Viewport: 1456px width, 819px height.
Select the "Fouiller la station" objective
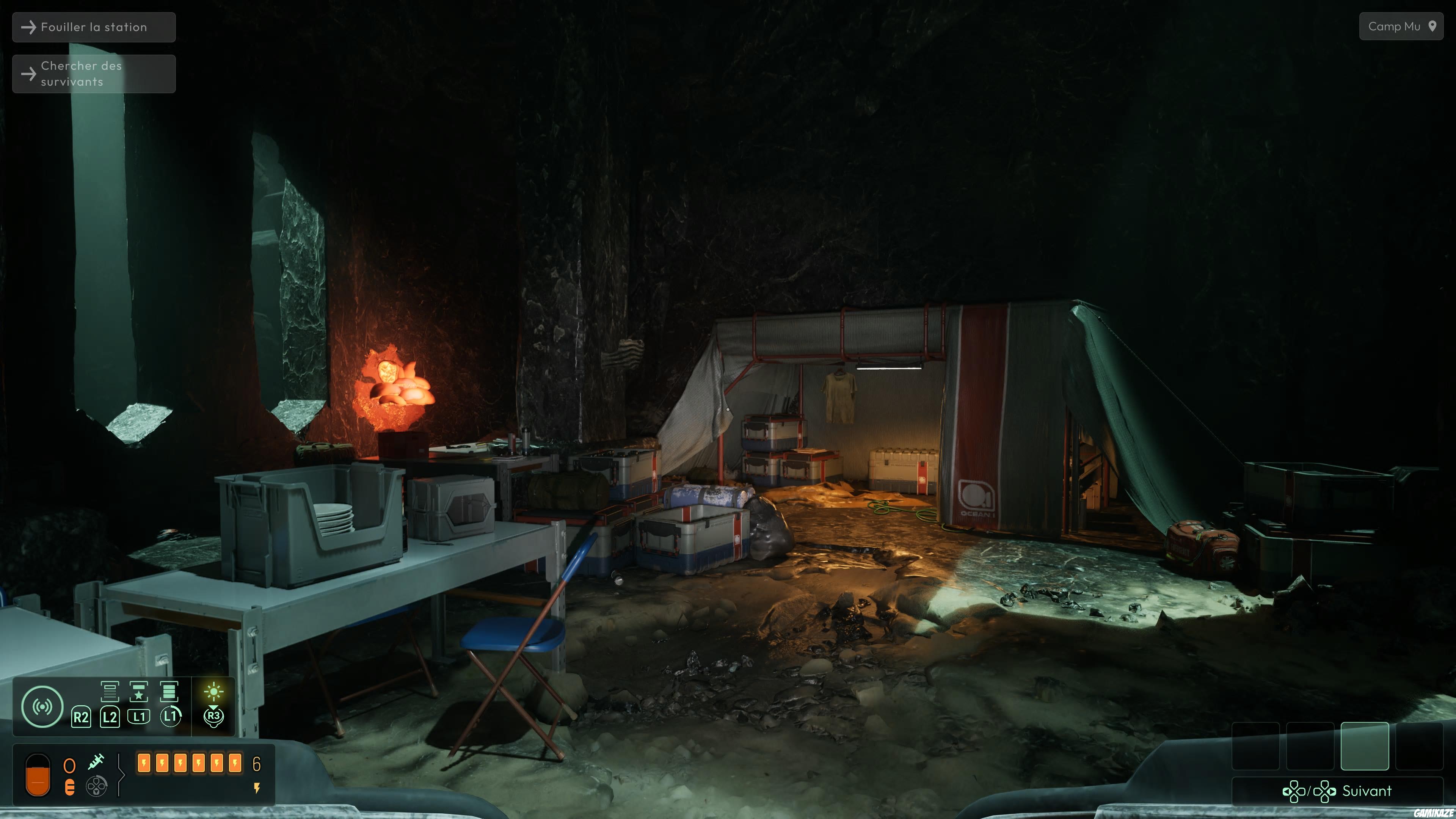pos(94,27)
